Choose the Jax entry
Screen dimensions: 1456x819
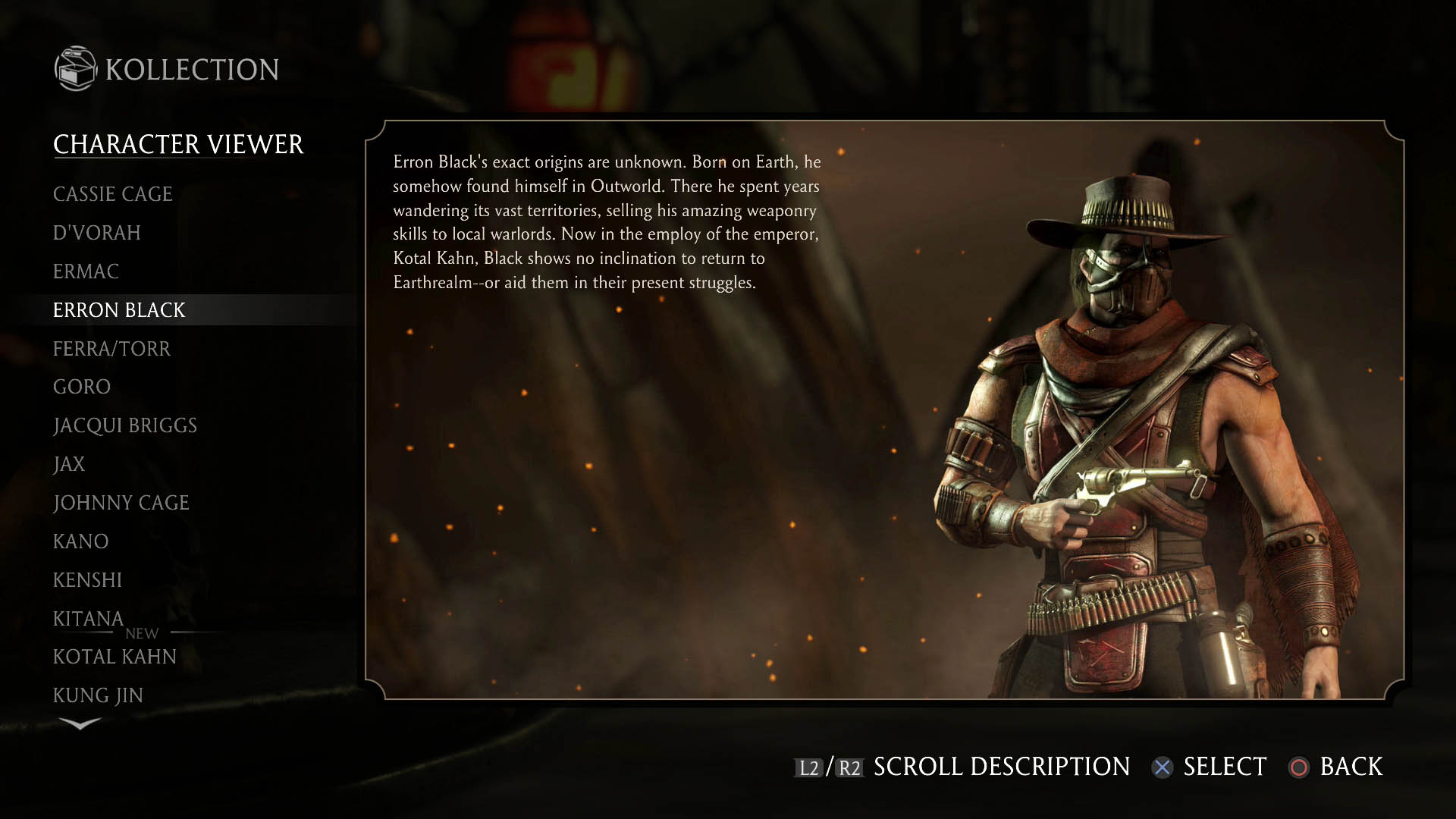coord(69,464)
